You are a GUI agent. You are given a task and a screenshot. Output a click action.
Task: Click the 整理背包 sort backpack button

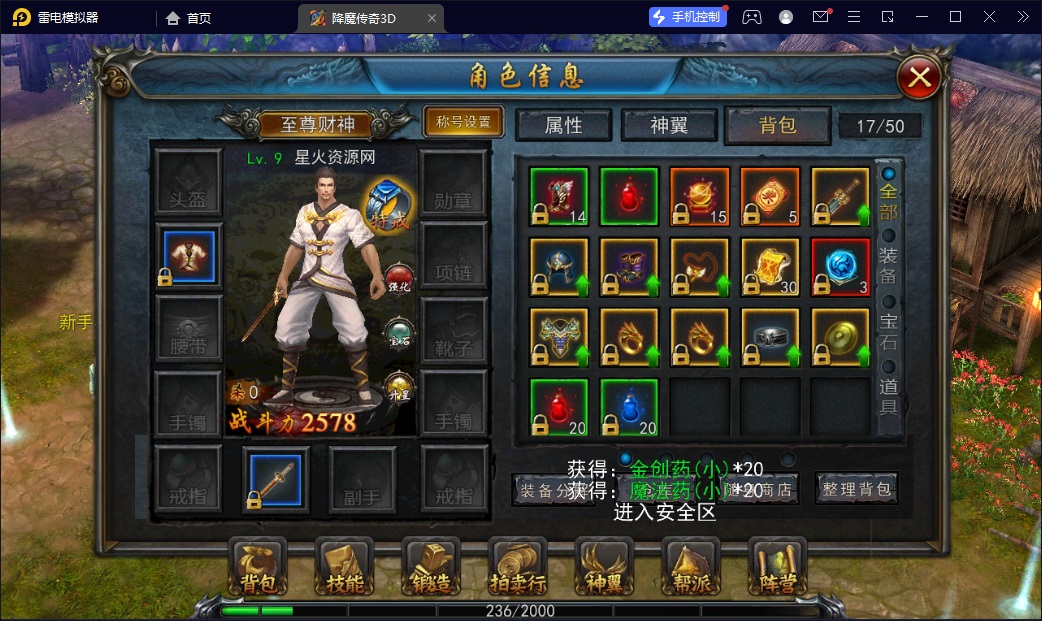[856, 489]
